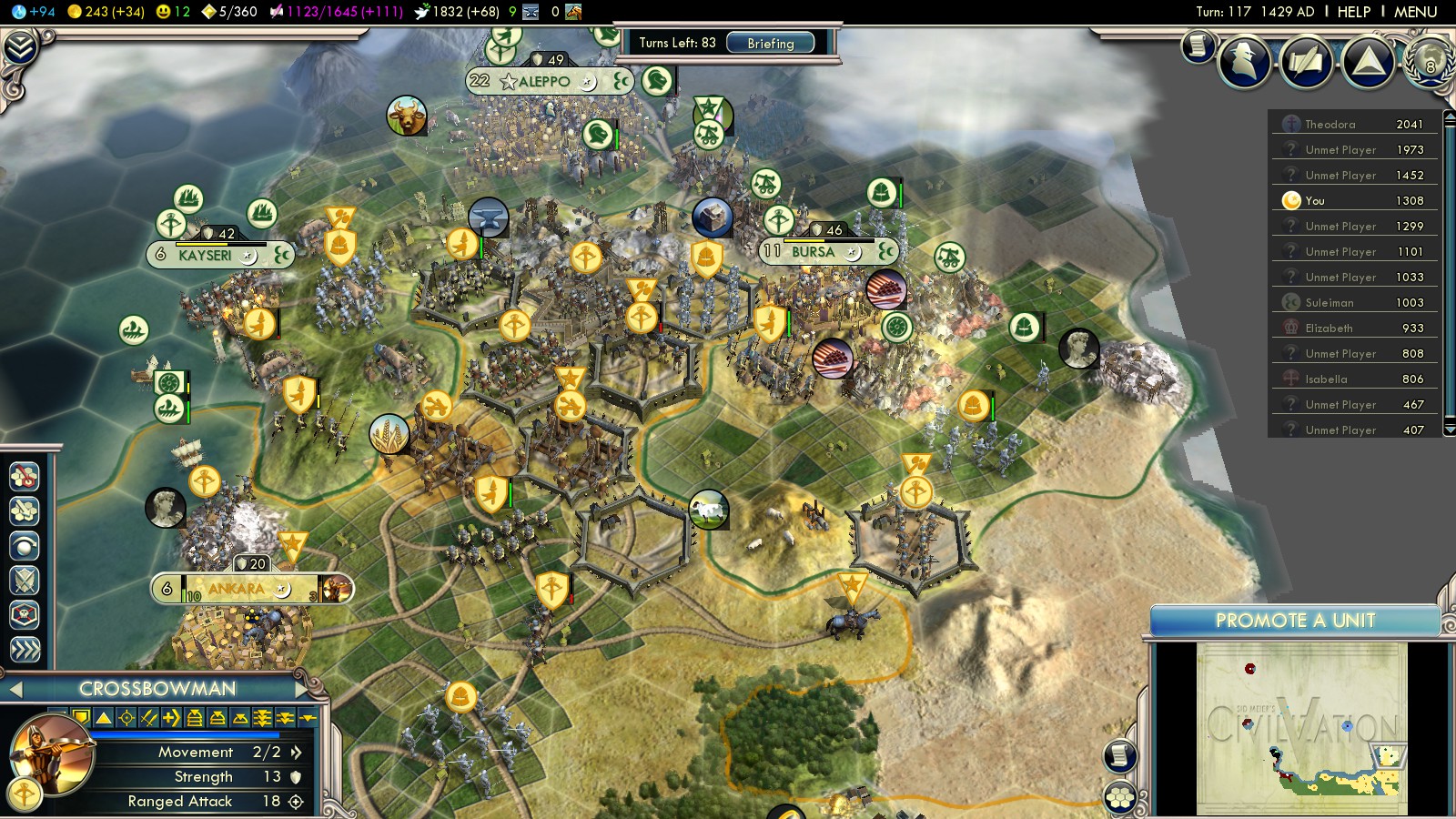Select previous unit arrow beside Crossbowman
1456x819 pixels.
(x=15, y=689)
